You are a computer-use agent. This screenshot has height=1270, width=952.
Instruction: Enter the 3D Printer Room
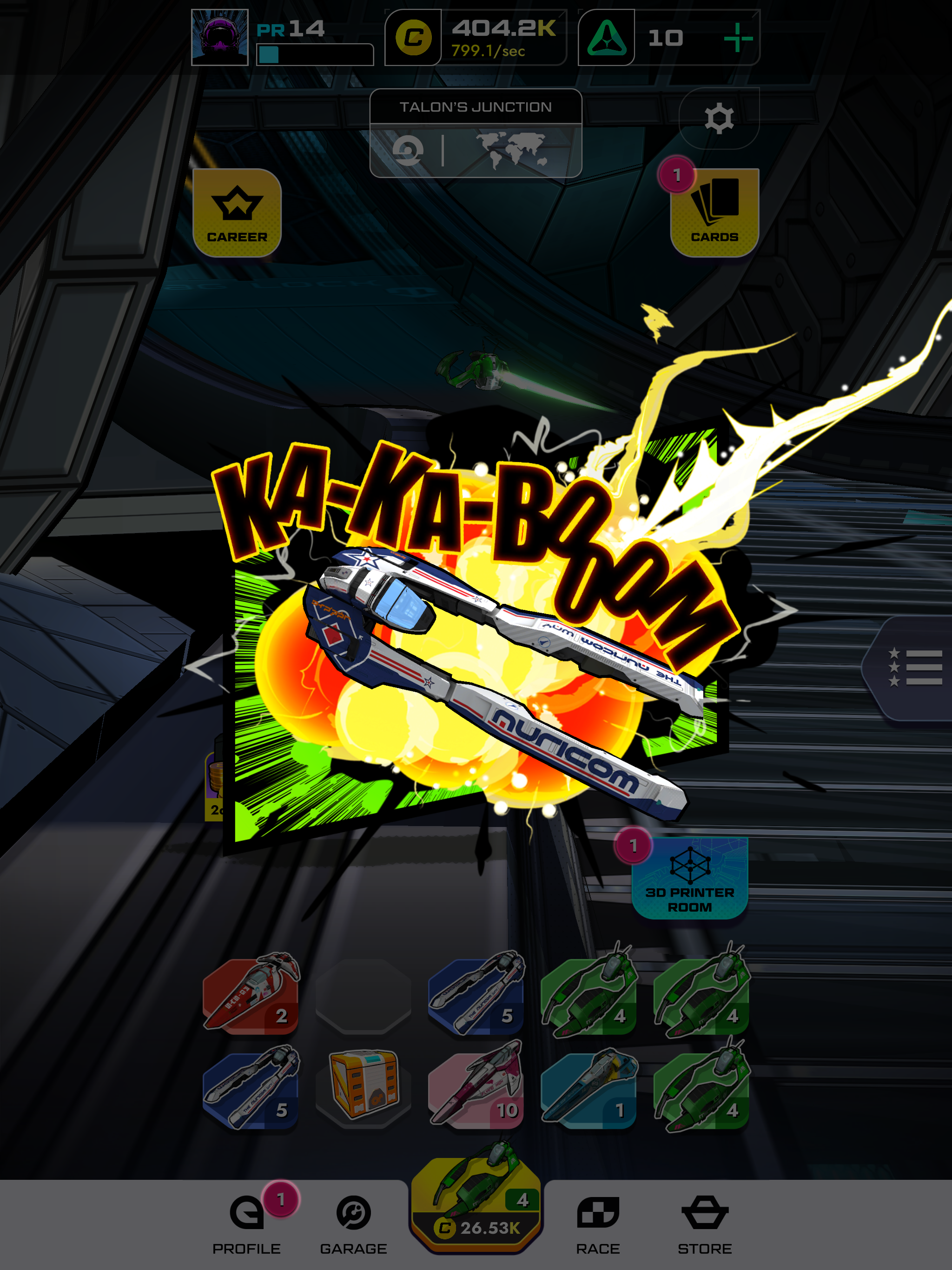691,879
